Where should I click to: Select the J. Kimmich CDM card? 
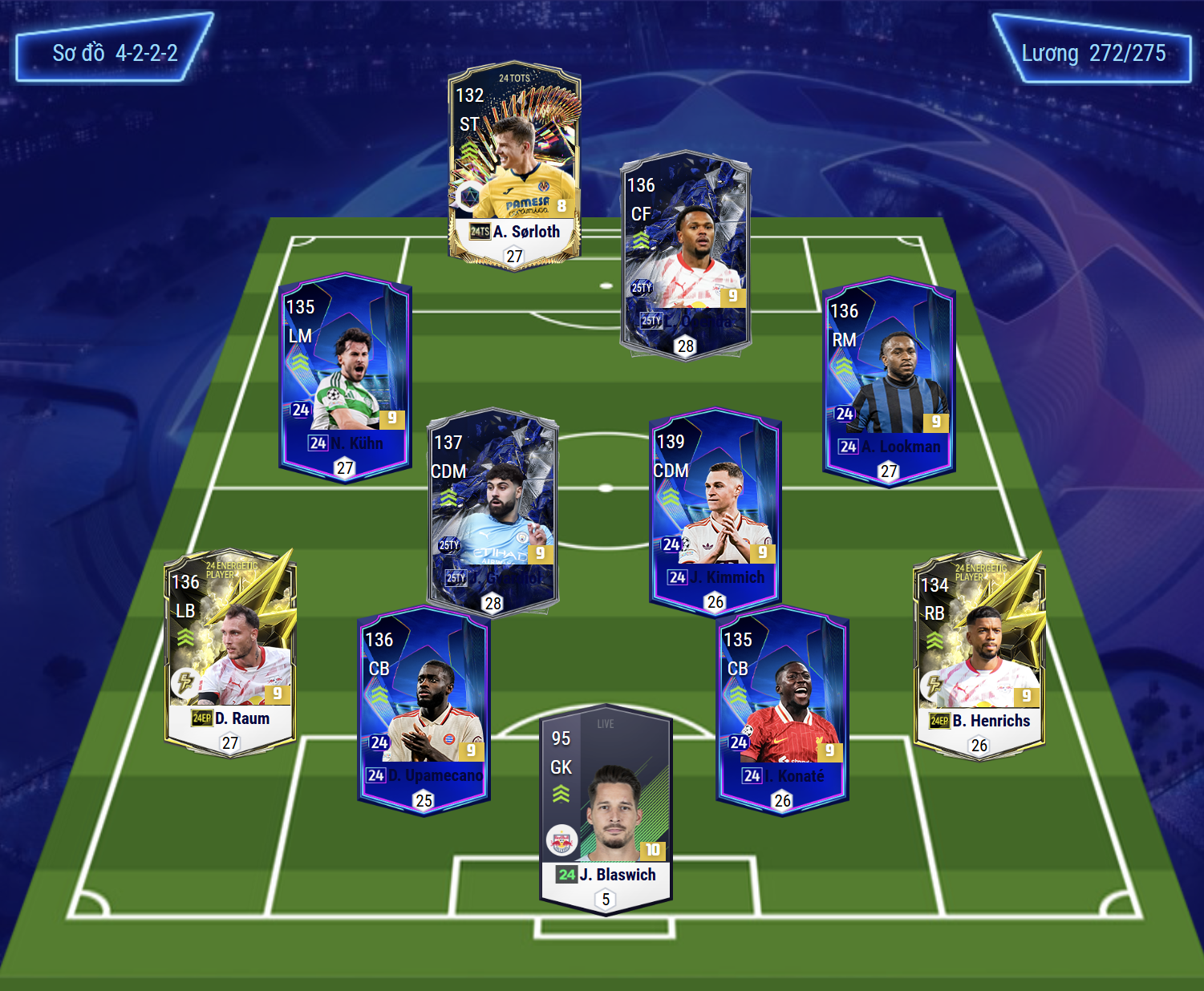point(715,511)
